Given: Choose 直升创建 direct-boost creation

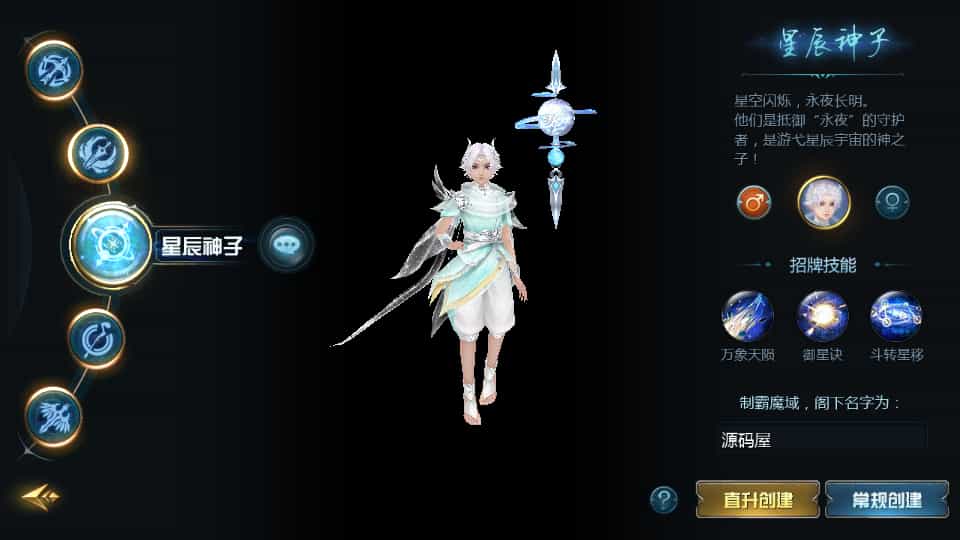Looking at the screenshot, I should [757, 499].
